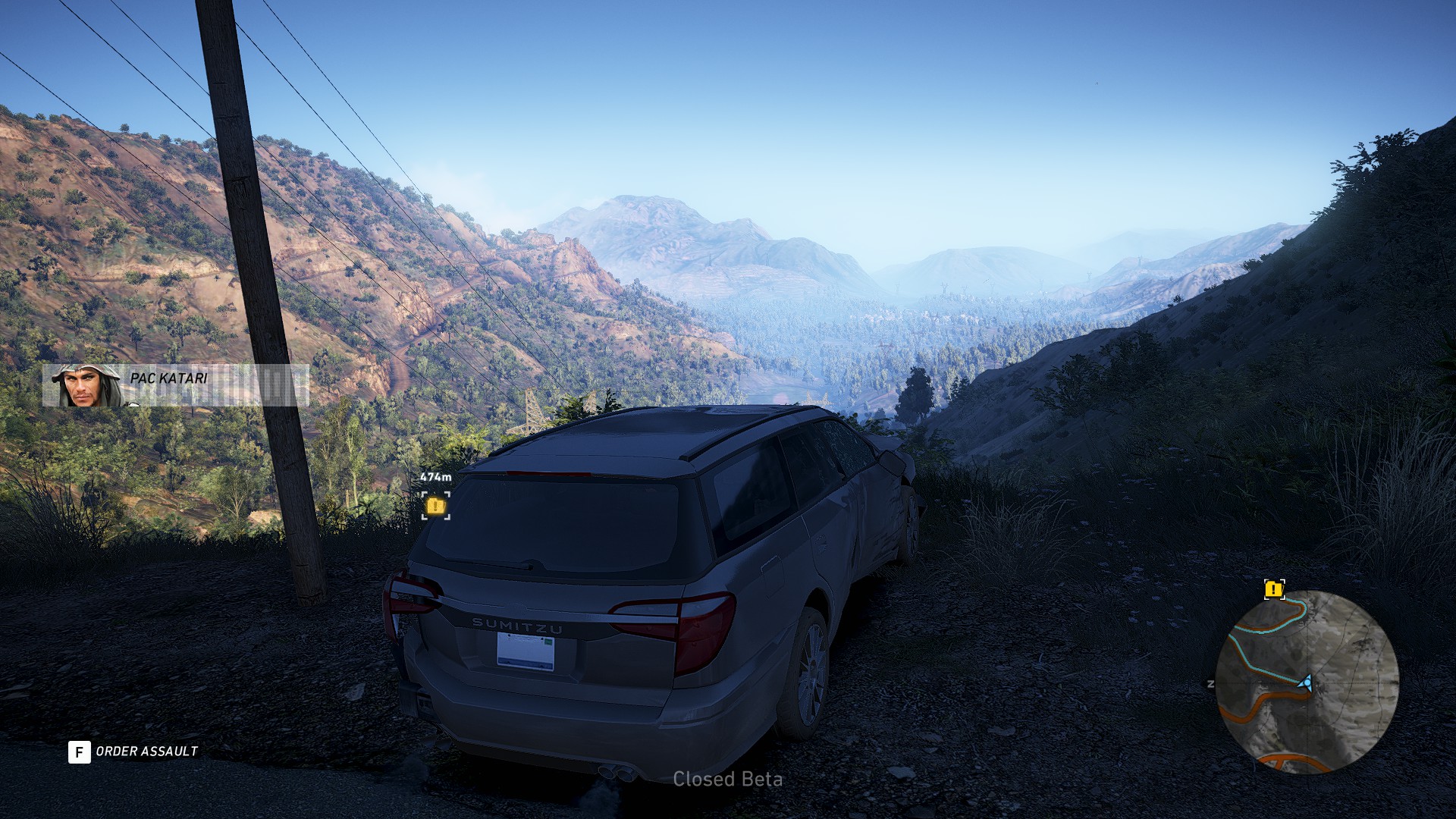
Task: Click the 474m yellow mission waypoint marker
Action: coord(436,505)
